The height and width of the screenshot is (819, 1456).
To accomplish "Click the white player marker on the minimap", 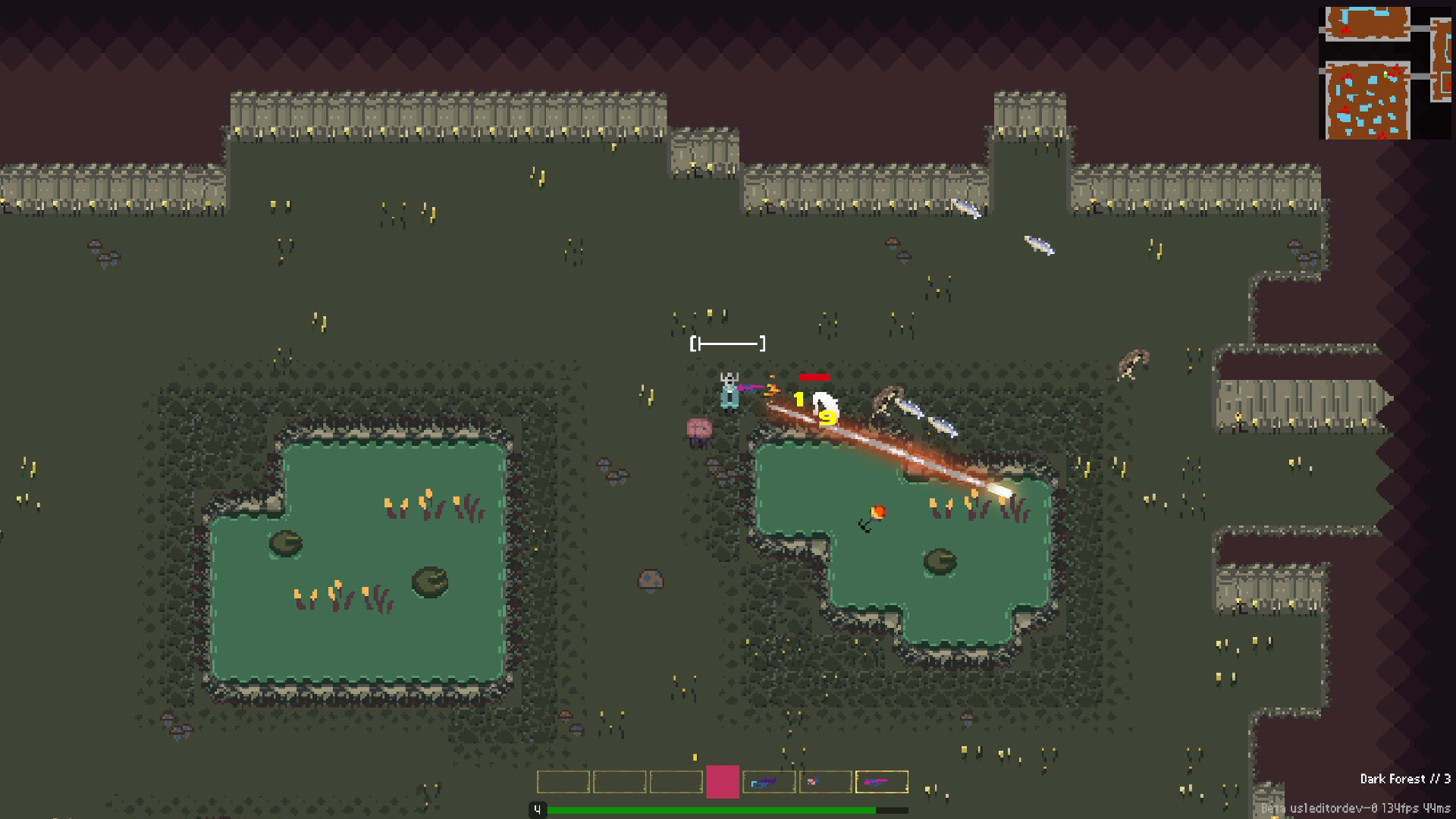I will [1385, 73].
